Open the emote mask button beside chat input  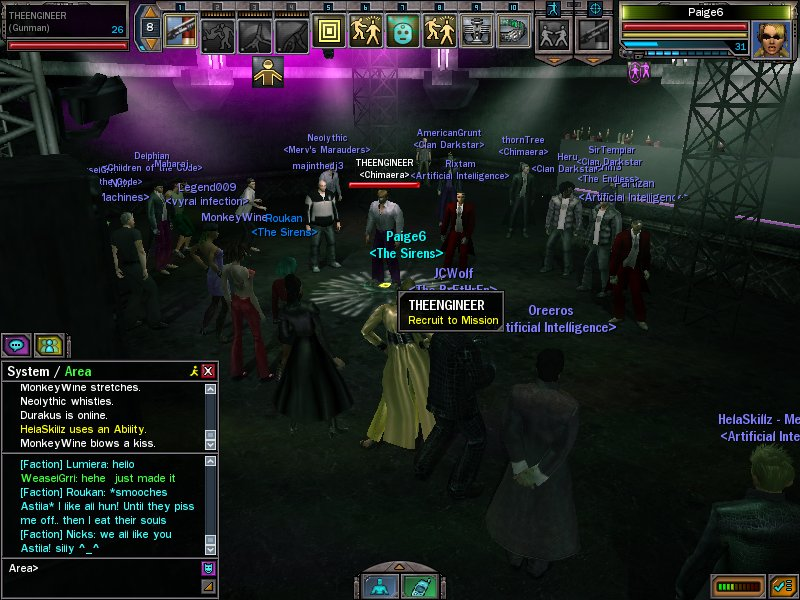coord(208,569)
